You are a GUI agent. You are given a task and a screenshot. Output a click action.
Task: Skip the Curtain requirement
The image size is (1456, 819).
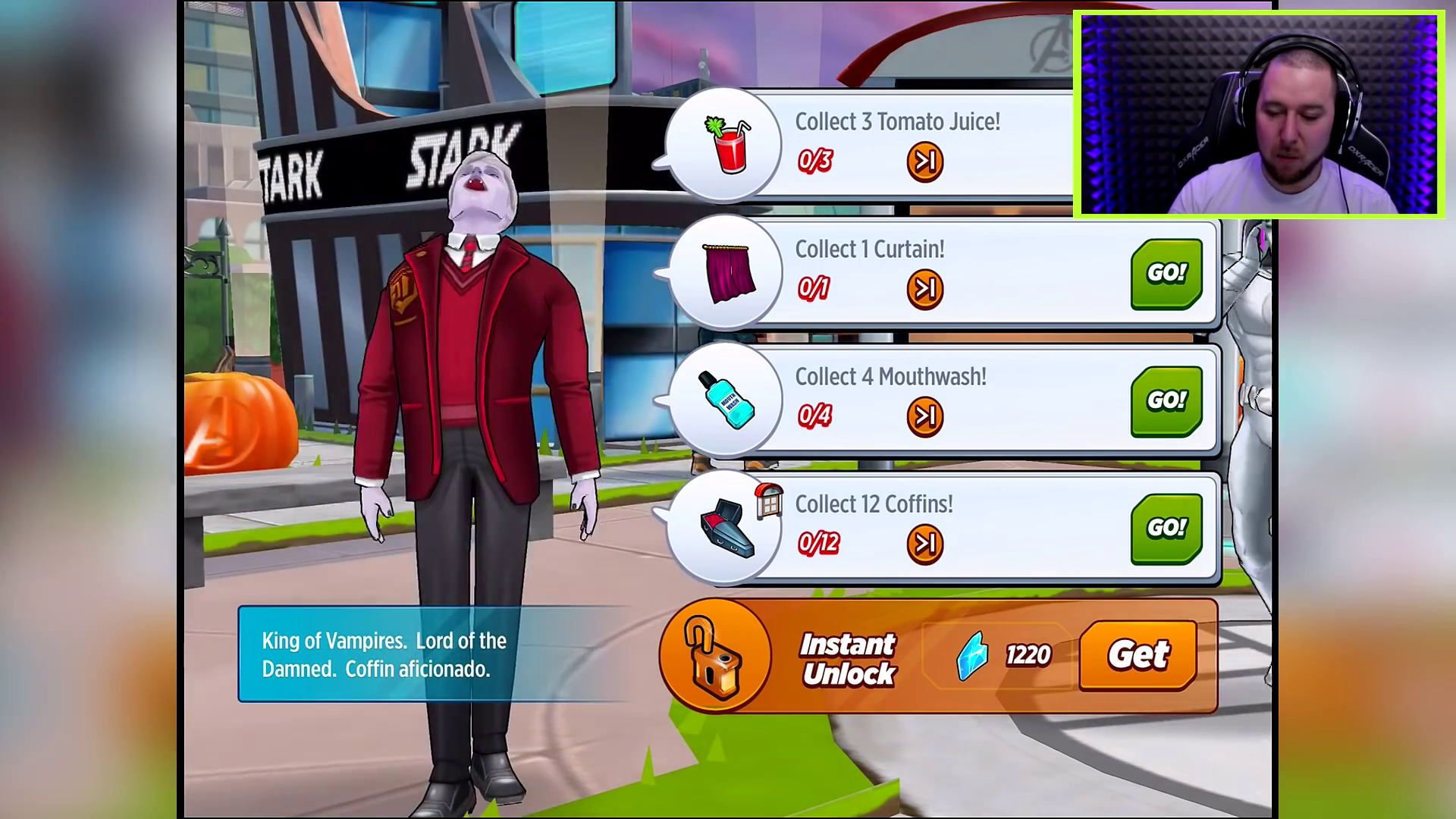point(924,289)
